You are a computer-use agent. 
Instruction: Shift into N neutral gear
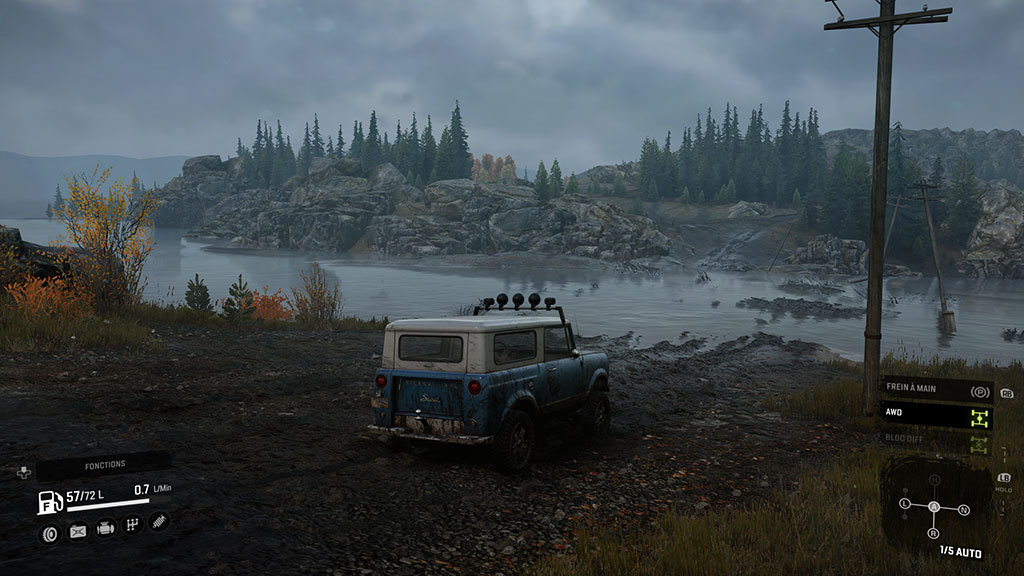pyautogui.click(x=964, y=510)
